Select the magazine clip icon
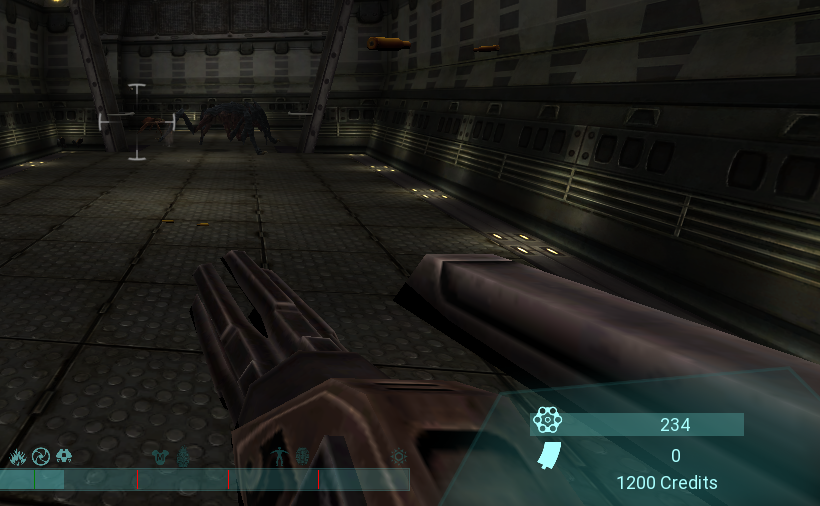This screenshot has width=820, height=506. [548, 456]
